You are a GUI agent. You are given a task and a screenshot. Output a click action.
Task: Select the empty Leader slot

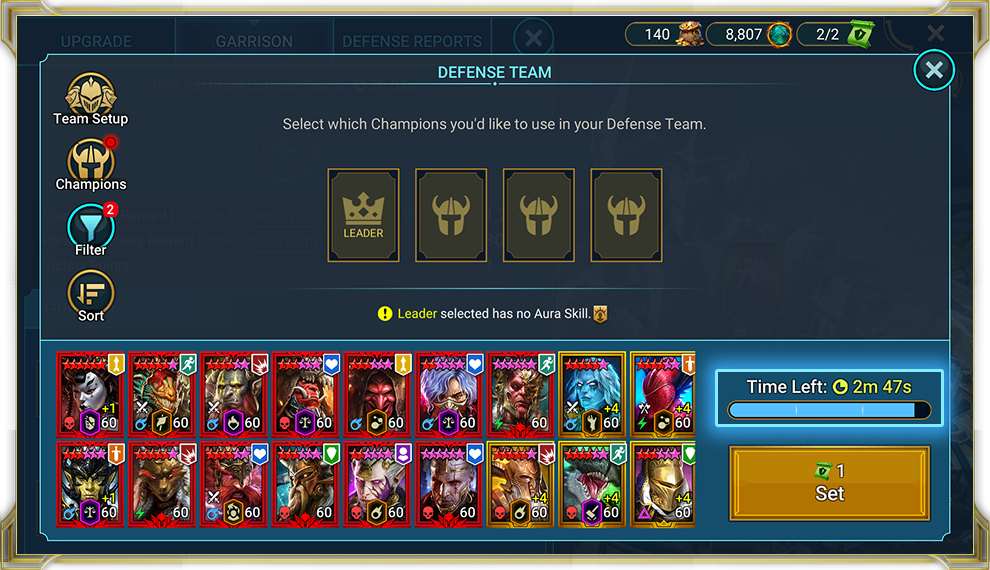point(363,215)
